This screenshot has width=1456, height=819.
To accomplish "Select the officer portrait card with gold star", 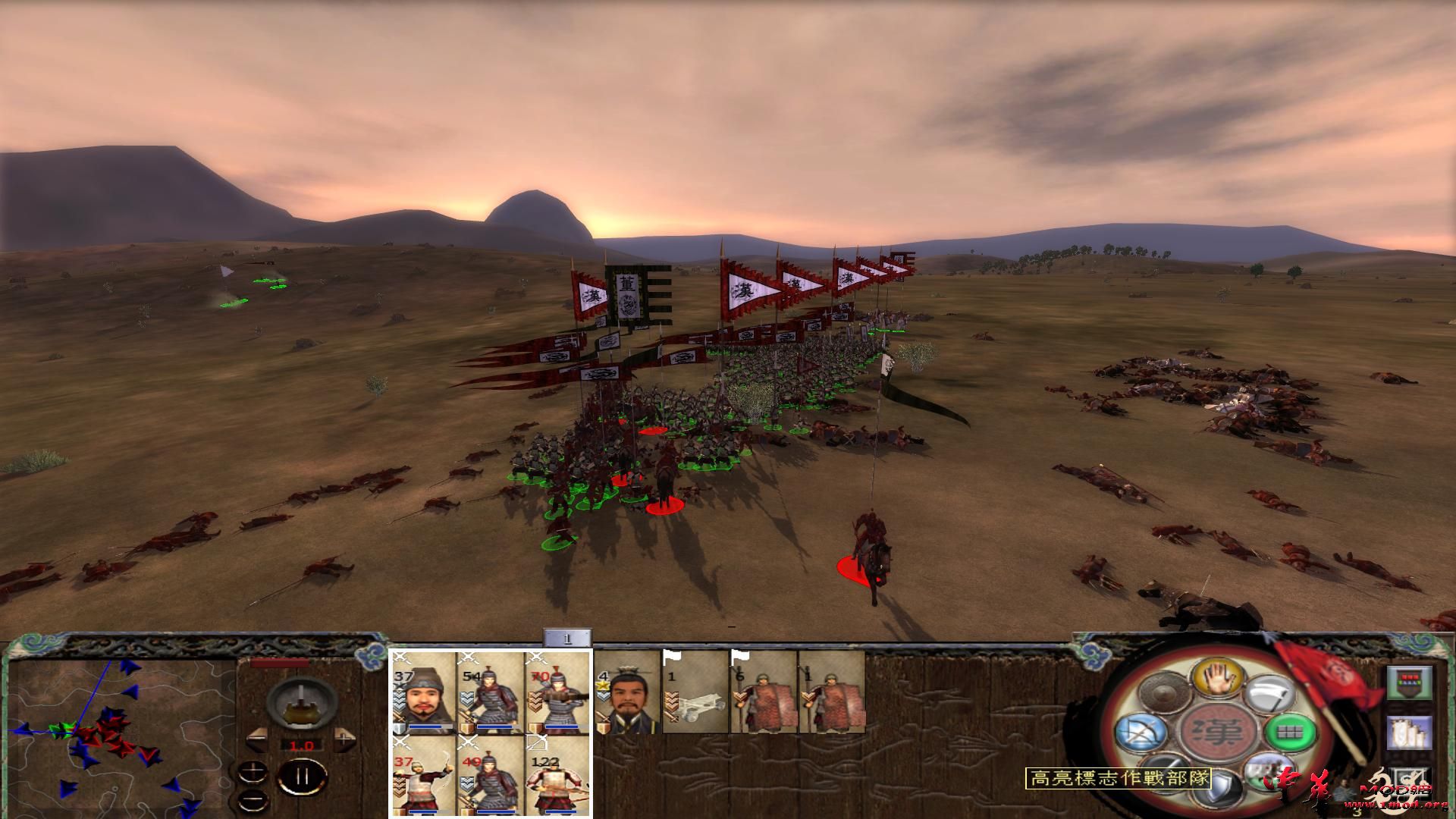I will click(x=627, y=694).
